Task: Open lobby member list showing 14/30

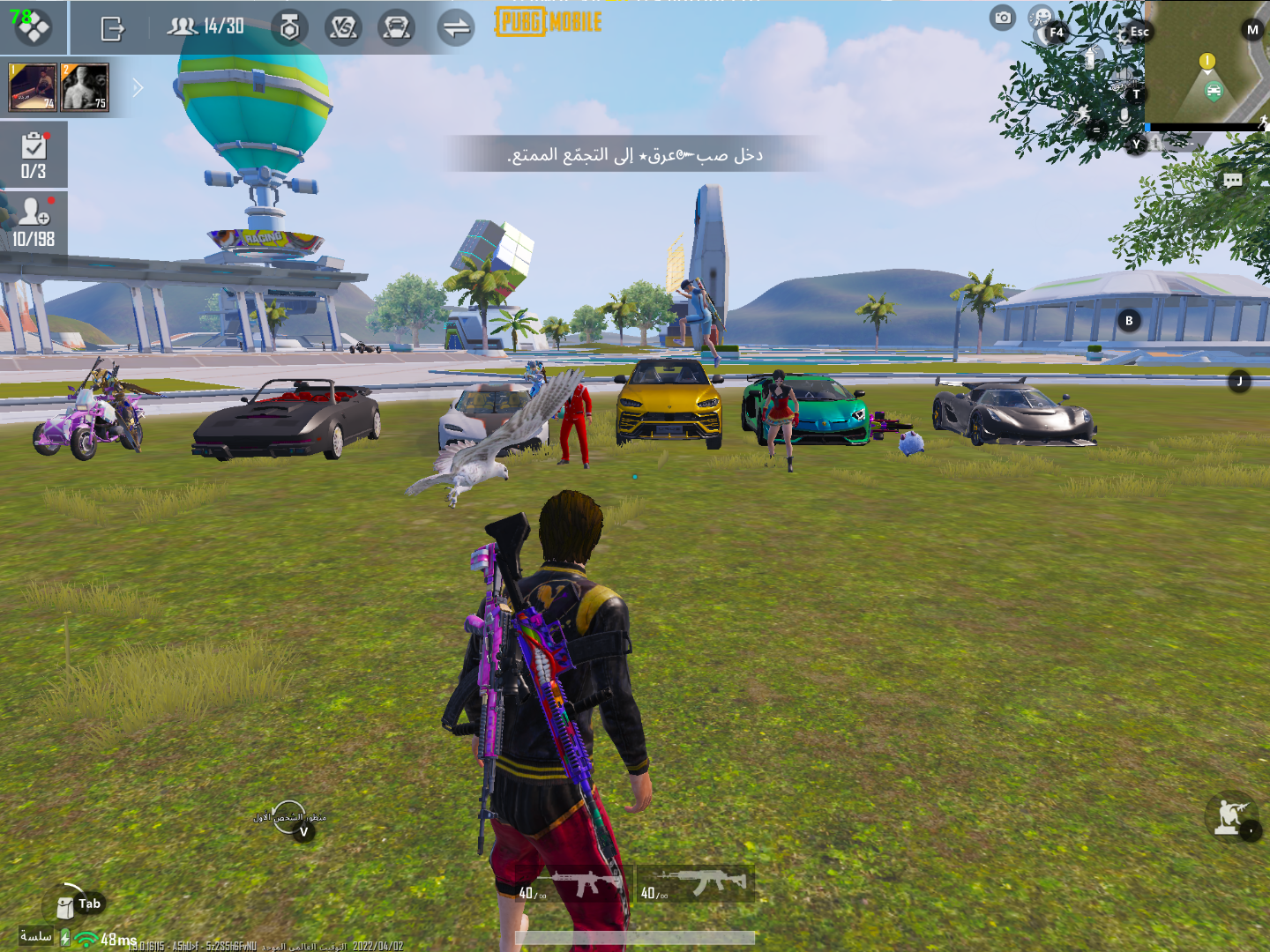Action: tap(203, 26)
